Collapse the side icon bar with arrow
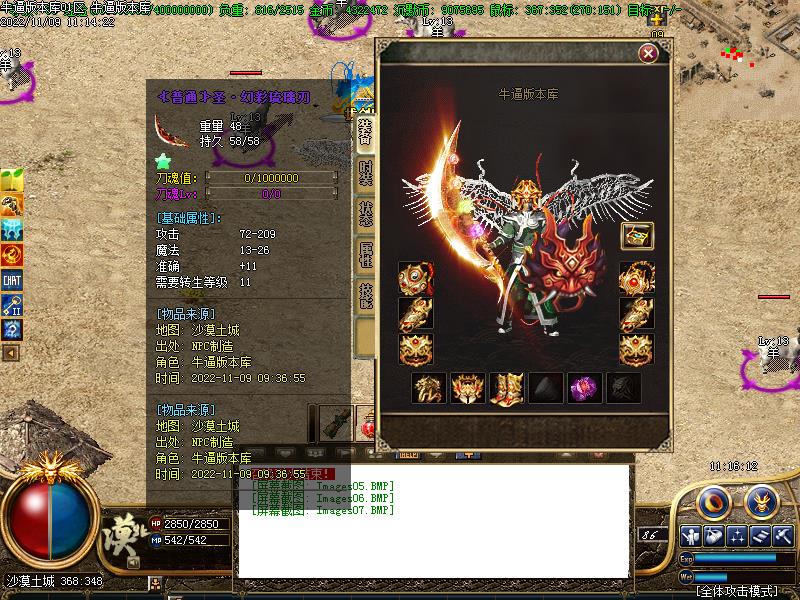The height and width of the screenshot is (600, 800). [x=11, y=353]
